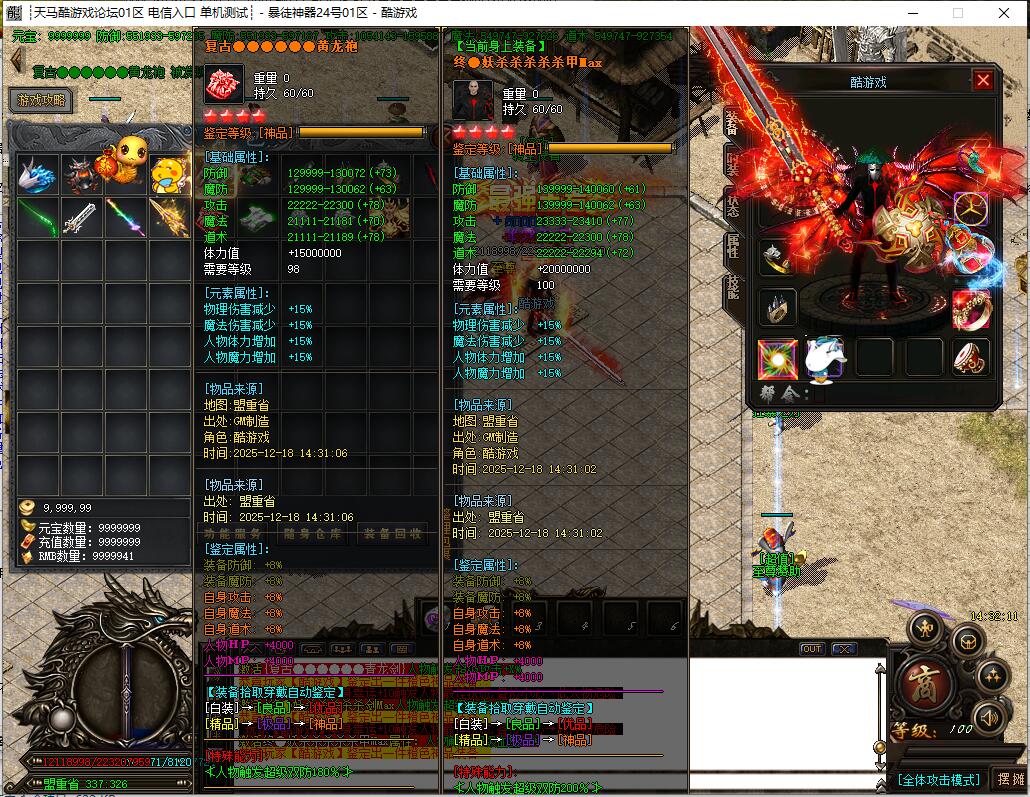This screenshot has width=1030, height=797.
Task: Pick the golden spear item in the bag
Action: click(x=169, y=215)
